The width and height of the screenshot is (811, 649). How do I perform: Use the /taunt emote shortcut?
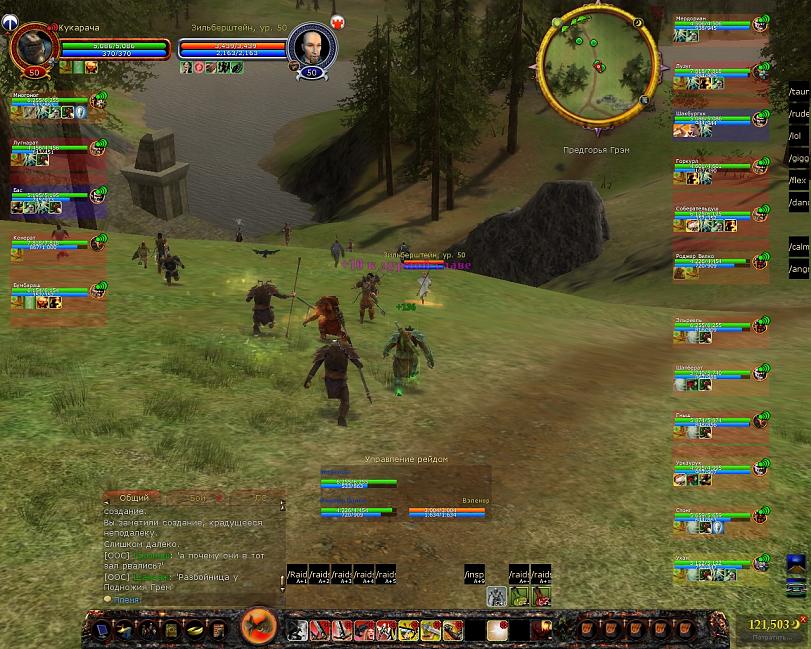[x=799, y=92]
